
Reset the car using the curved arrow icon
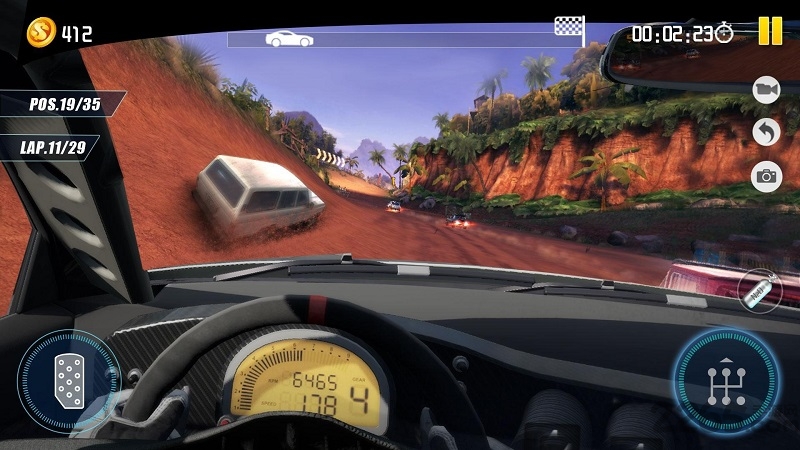[x=767, y=132]
